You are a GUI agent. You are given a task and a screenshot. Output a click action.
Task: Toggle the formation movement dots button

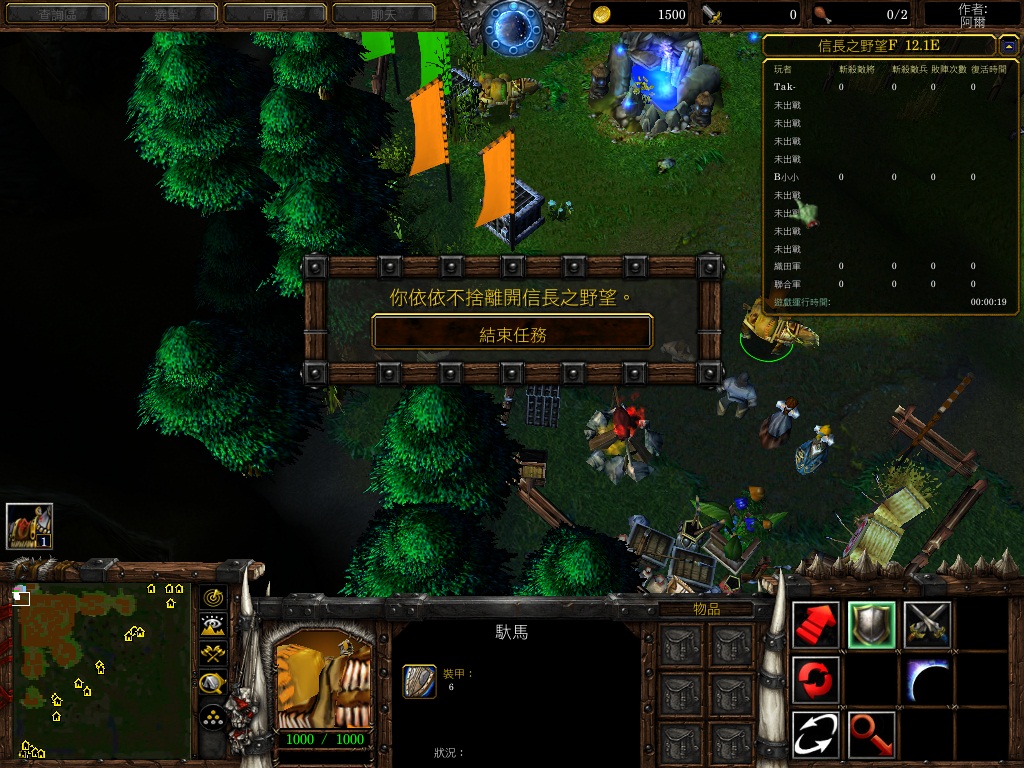click(x=213, y=716)
